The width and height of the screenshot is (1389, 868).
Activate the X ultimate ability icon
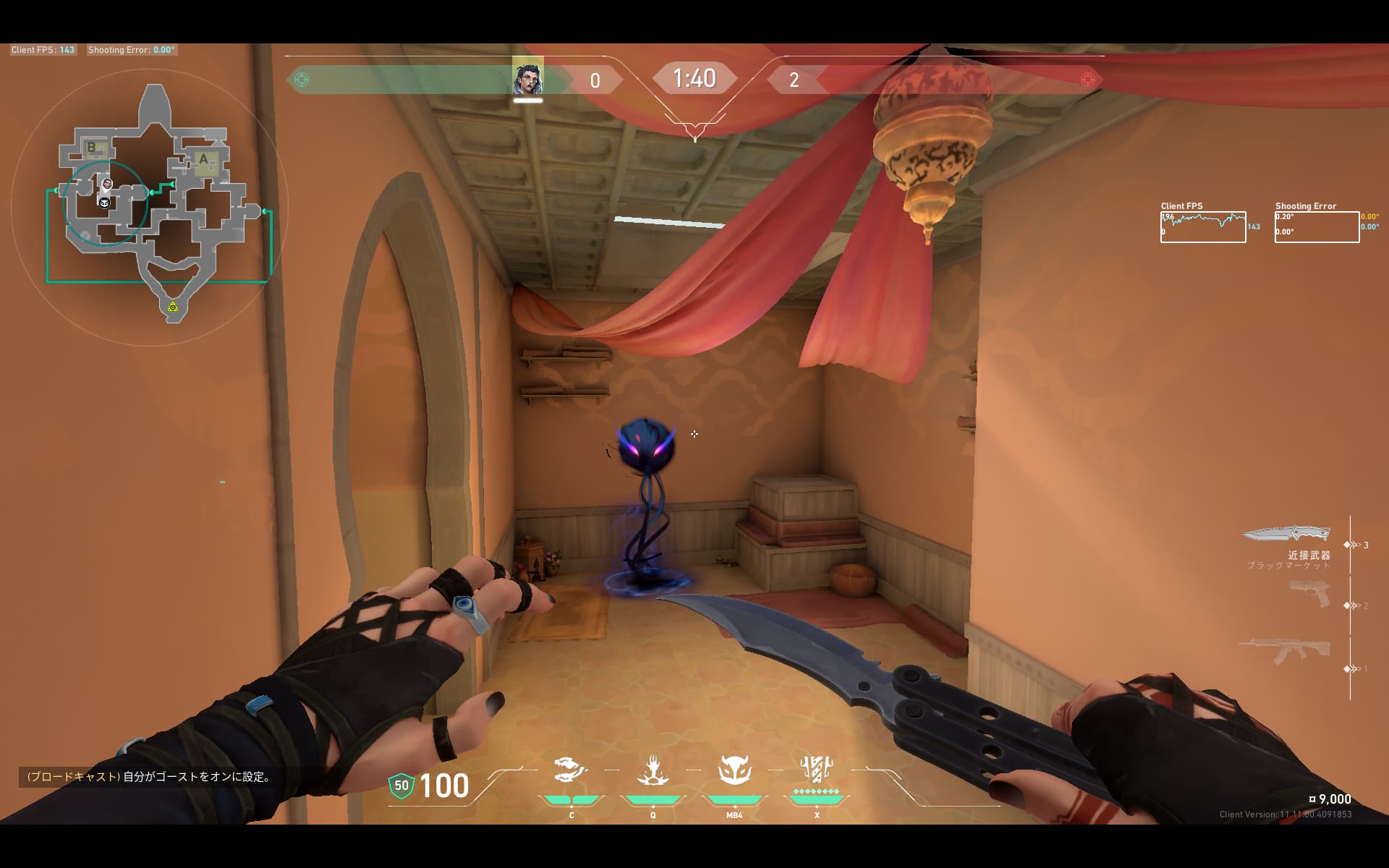click(817, 771)
